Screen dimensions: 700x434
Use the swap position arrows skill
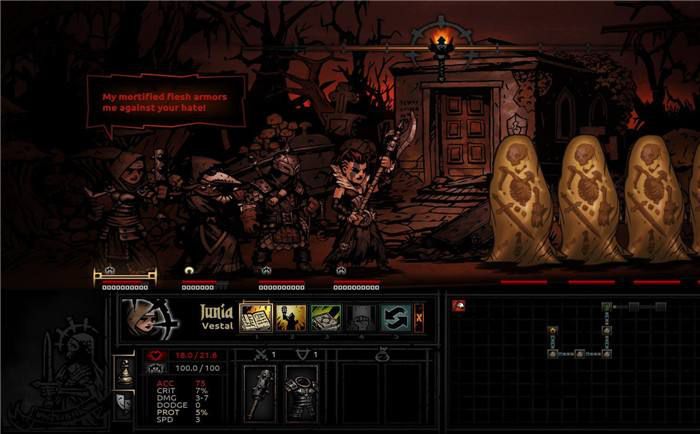[394, 318]
